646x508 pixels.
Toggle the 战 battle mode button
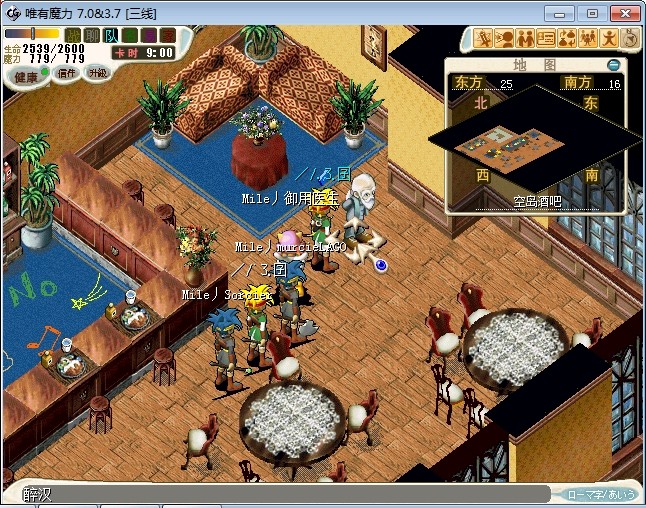pyautogui.click(x=73, y=36)
